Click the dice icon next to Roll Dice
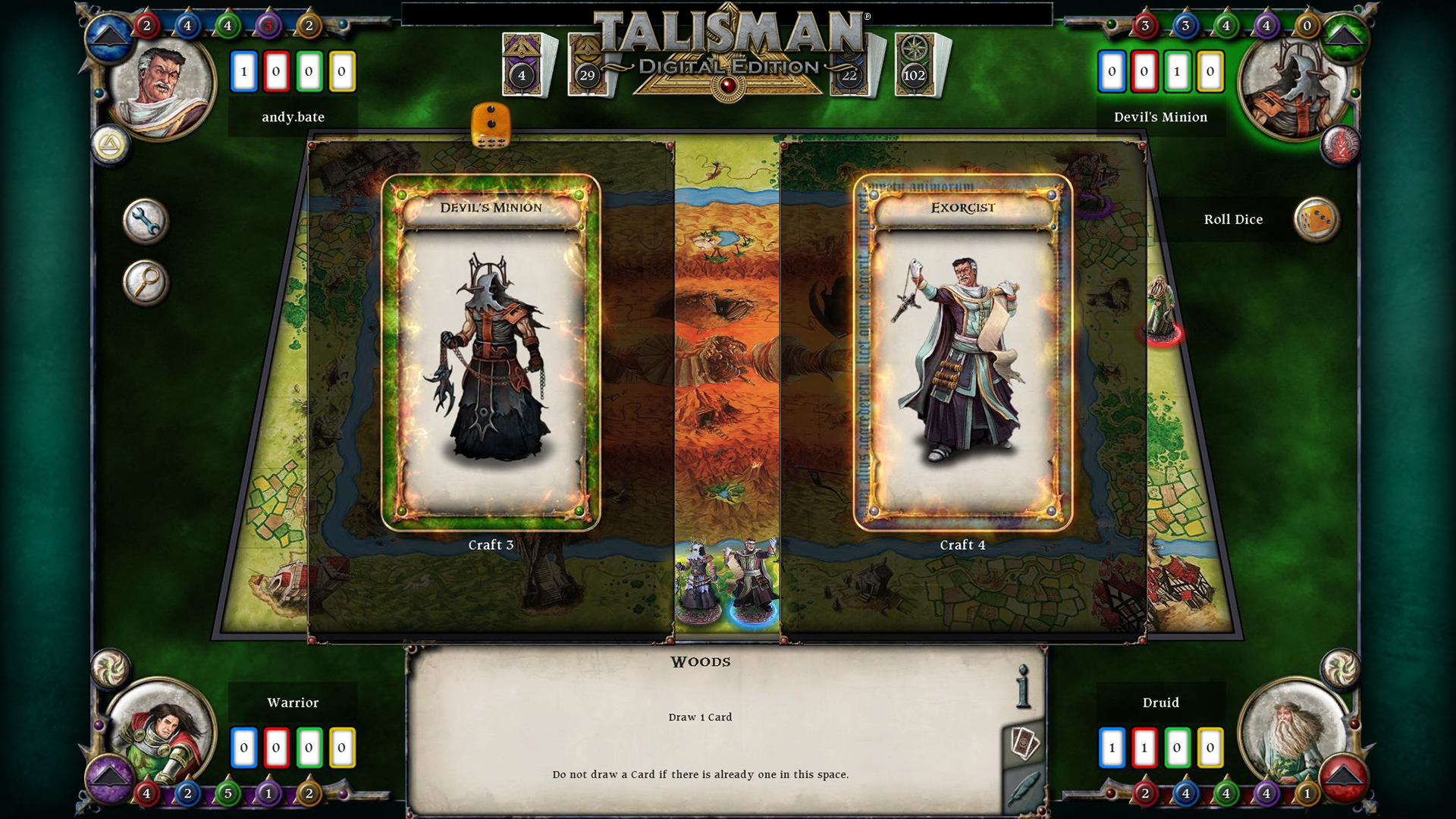The image size is (1456, 819). (x=1318, y=218)
